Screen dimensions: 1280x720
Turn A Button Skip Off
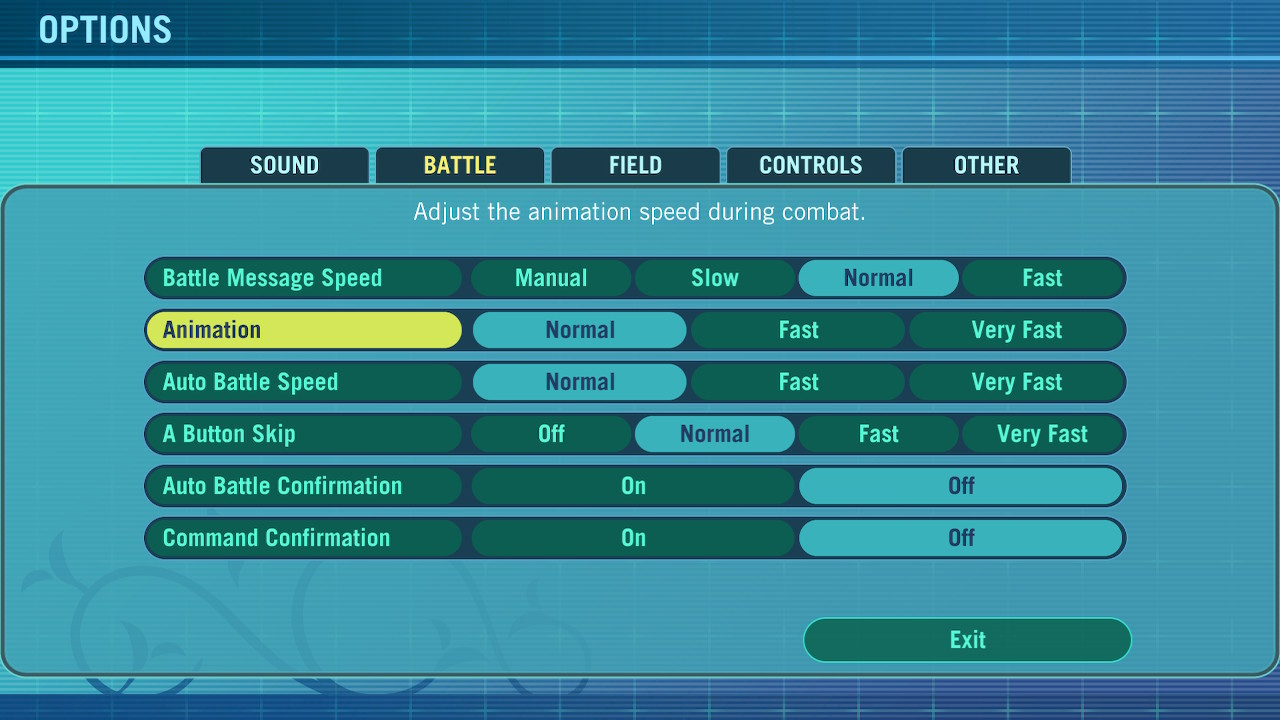point(551,434)
